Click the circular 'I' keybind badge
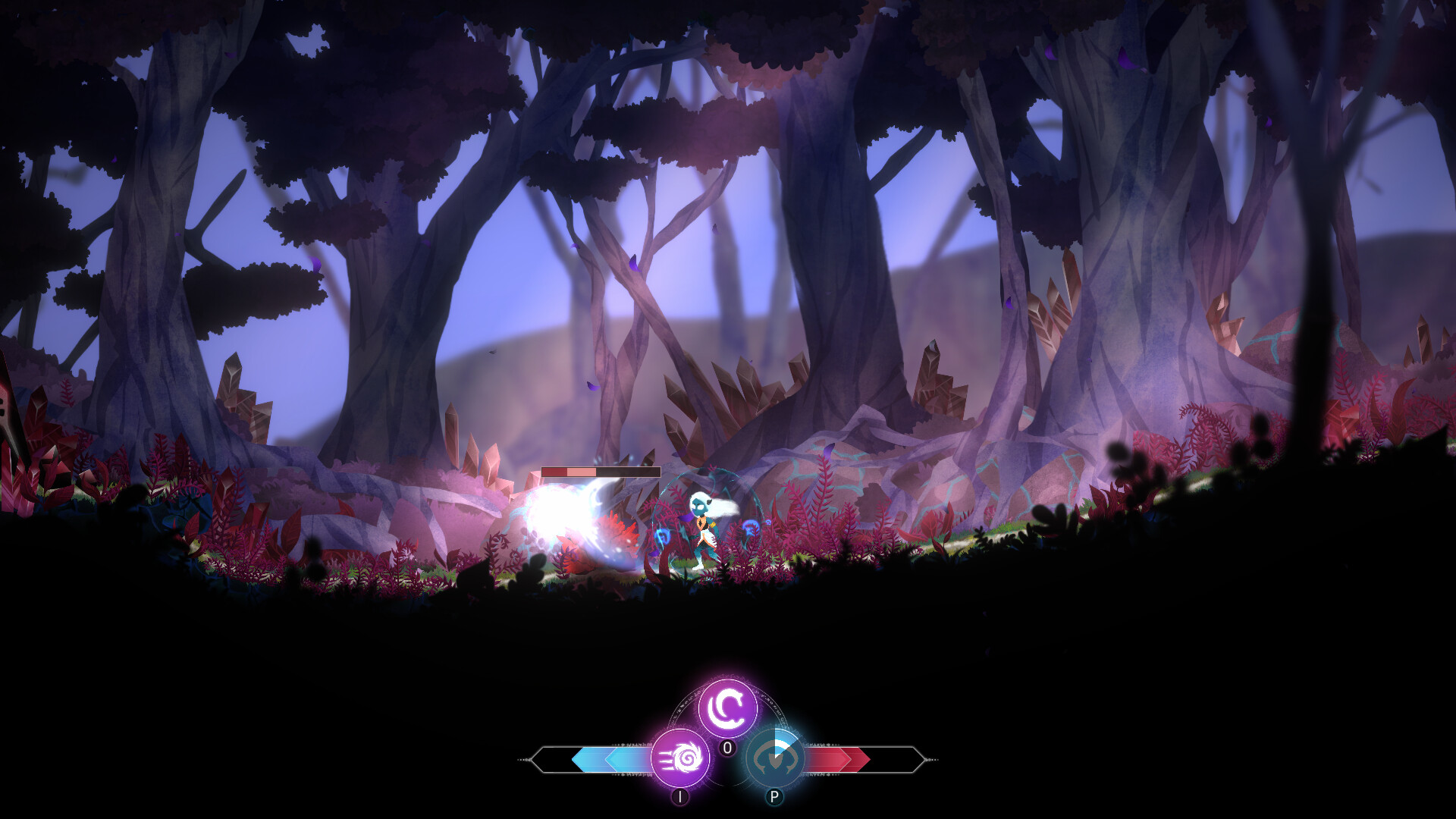Image resolution: width=1456 pixels, height=819 pixels. pyautogui.click(x=679, y=795)
